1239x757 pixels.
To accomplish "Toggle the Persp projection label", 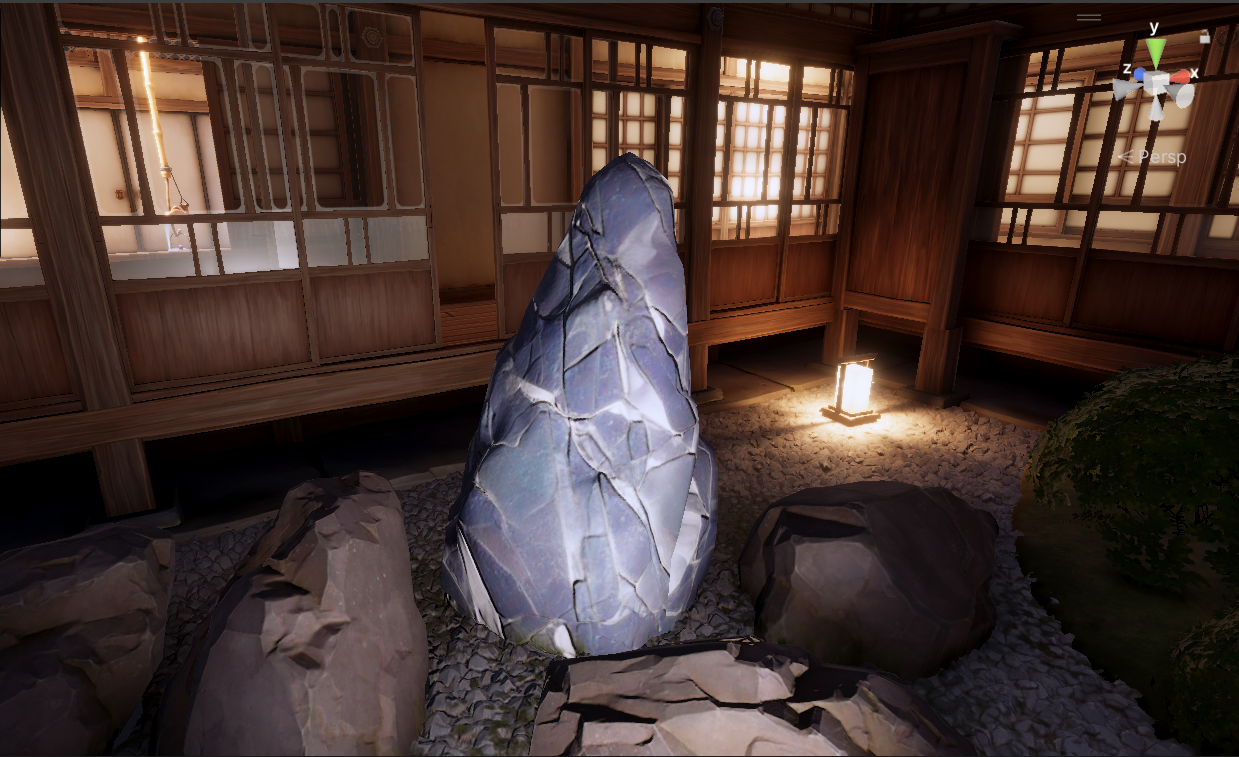I will (x=1160, y=157).
